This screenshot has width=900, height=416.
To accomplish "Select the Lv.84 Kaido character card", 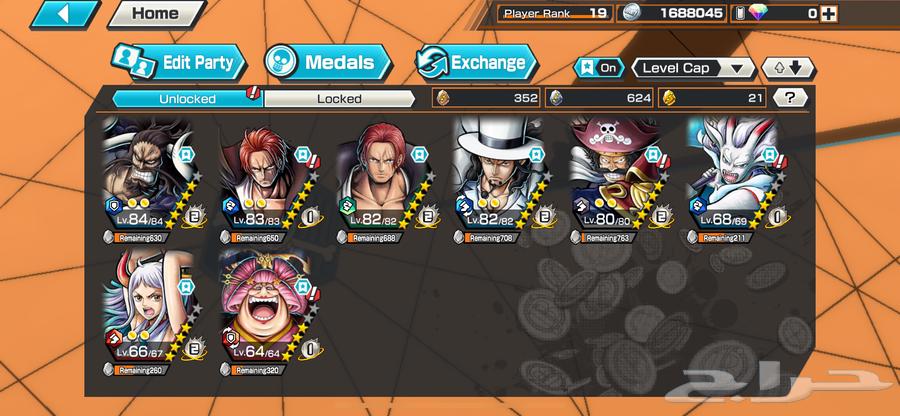I will coord(146,178).
